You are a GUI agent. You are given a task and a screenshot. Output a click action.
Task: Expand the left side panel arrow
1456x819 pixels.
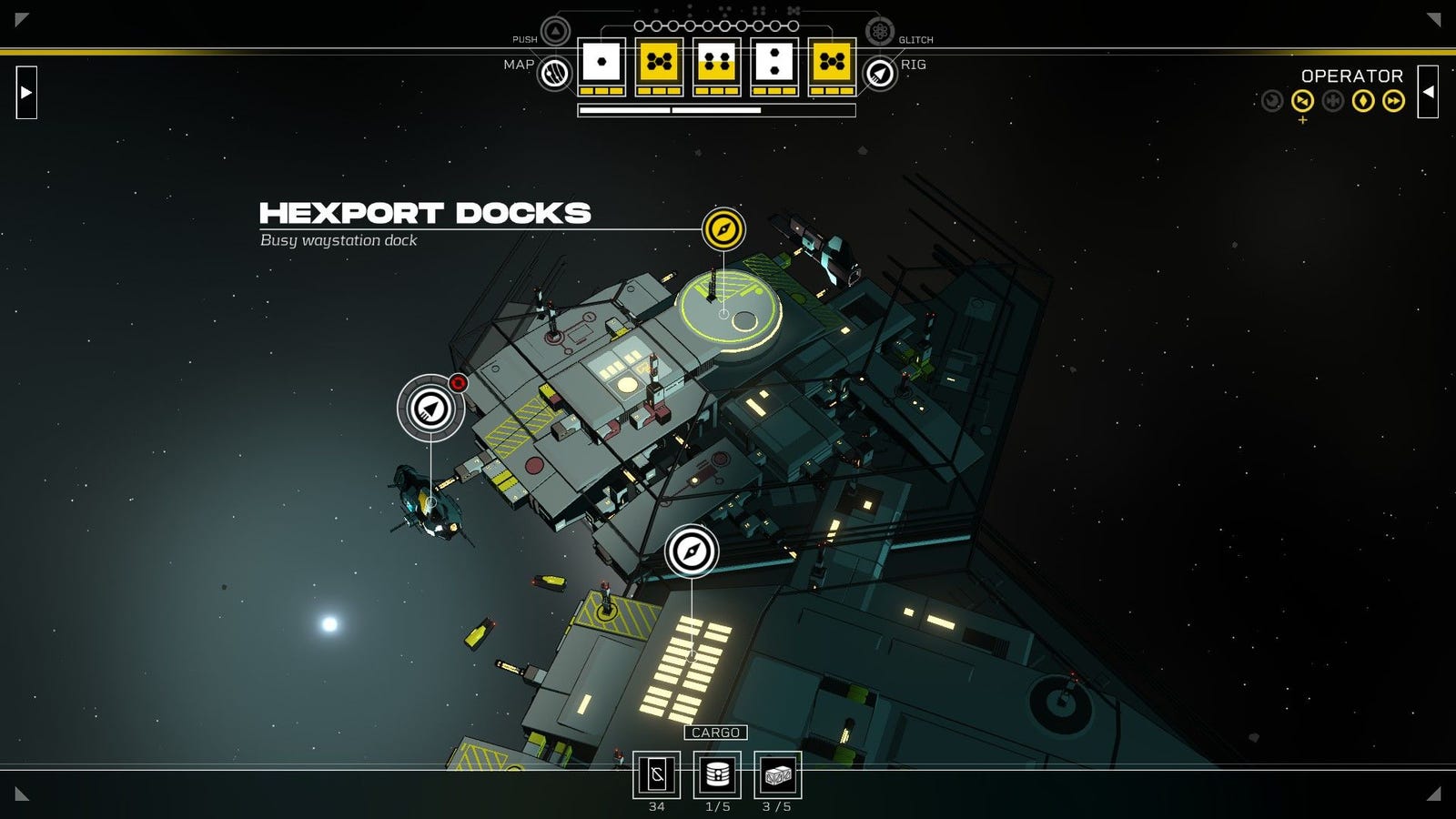point(26,92)
